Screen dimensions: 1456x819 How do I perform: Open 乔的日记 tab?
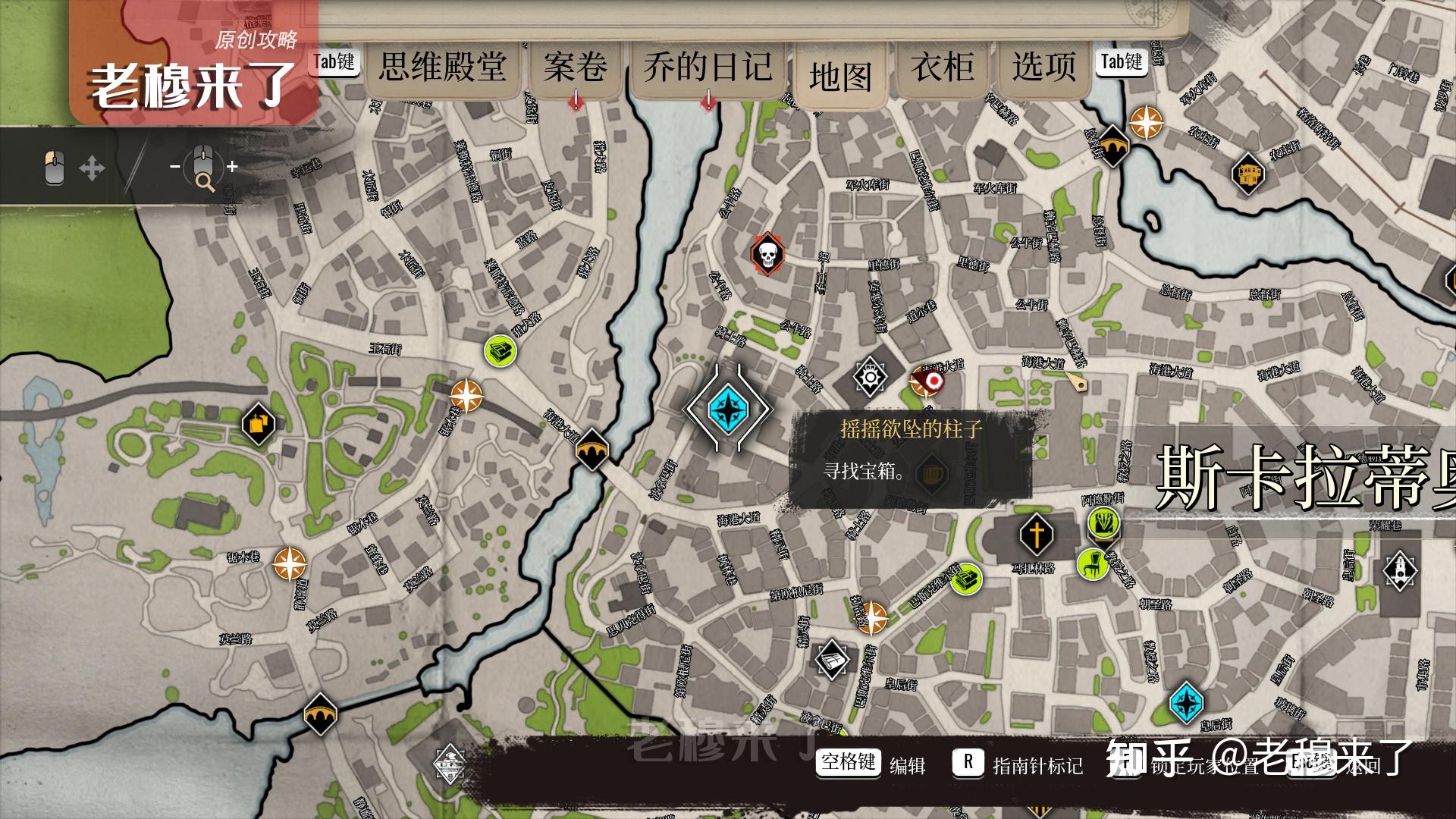point(708,67)
